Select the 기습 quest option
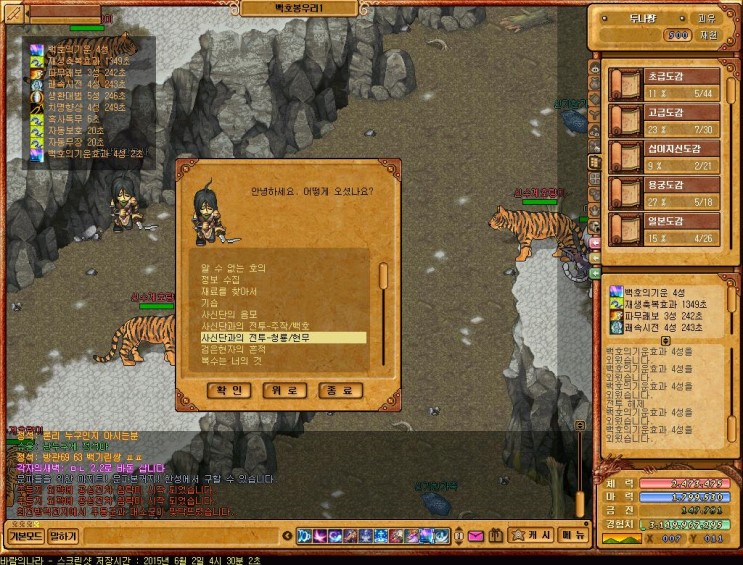This screenshot has width=743, height=565. click(x=210, y=302)
